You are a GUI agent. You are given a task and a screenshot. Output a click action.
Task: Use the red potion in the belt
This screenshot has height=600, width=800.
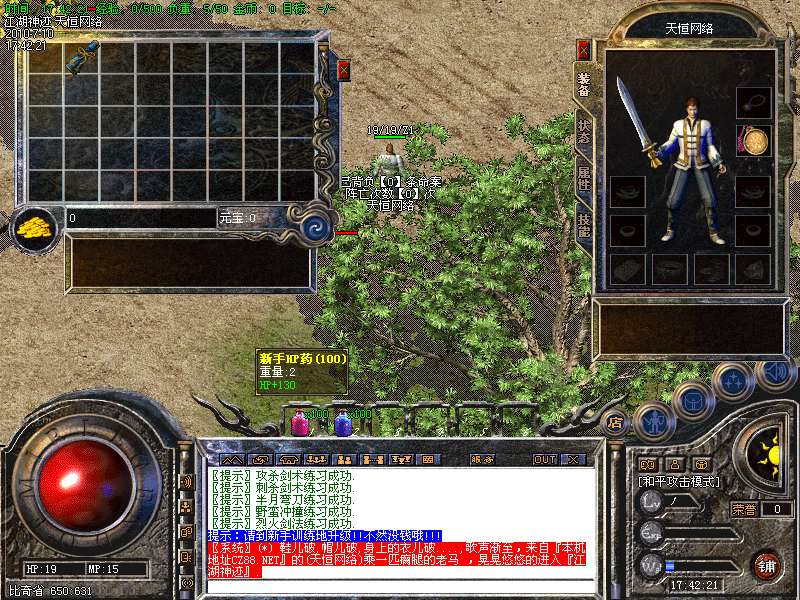coord(298,424)
